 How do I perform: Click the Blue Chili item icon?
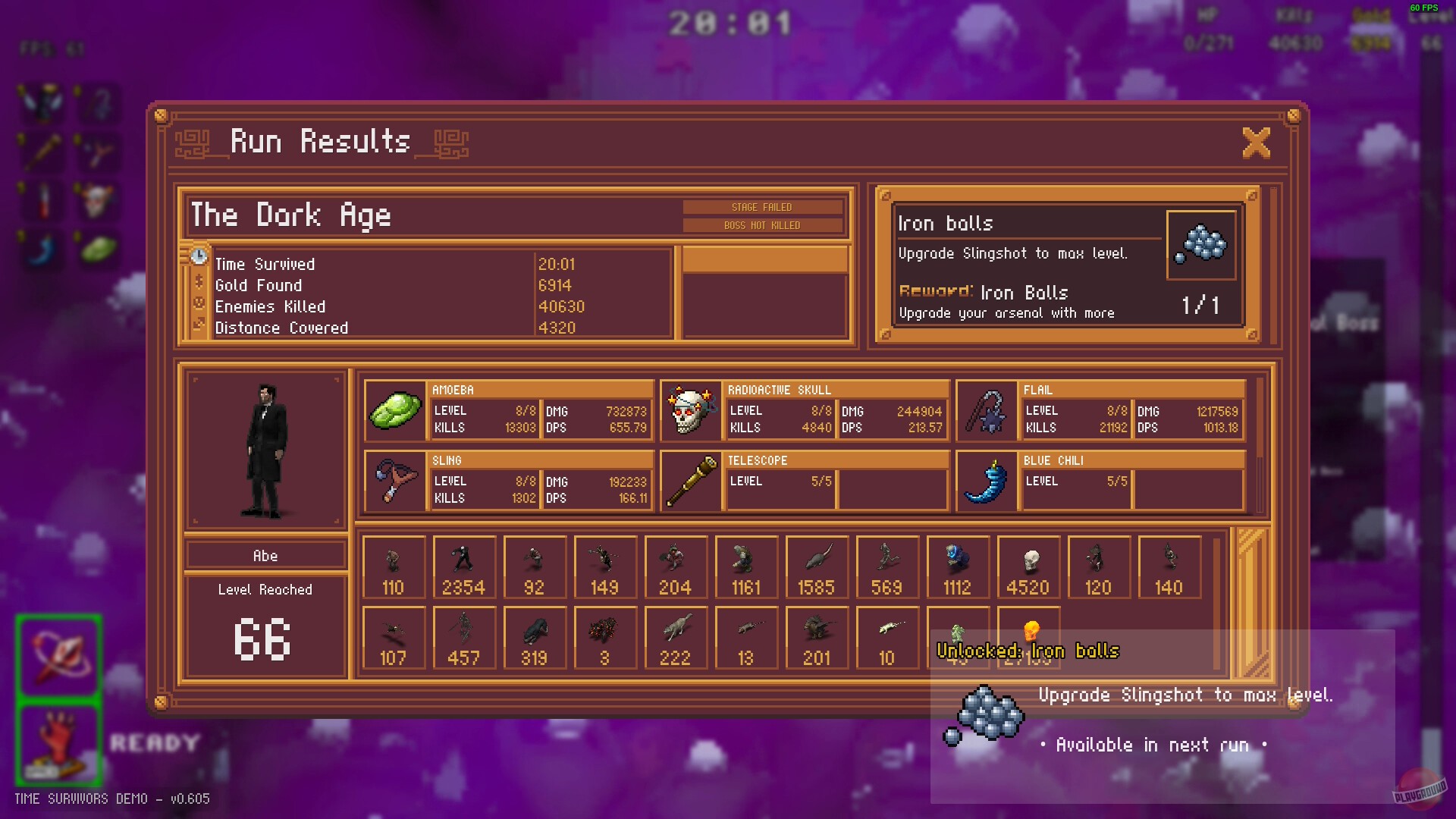coord(986,482)
